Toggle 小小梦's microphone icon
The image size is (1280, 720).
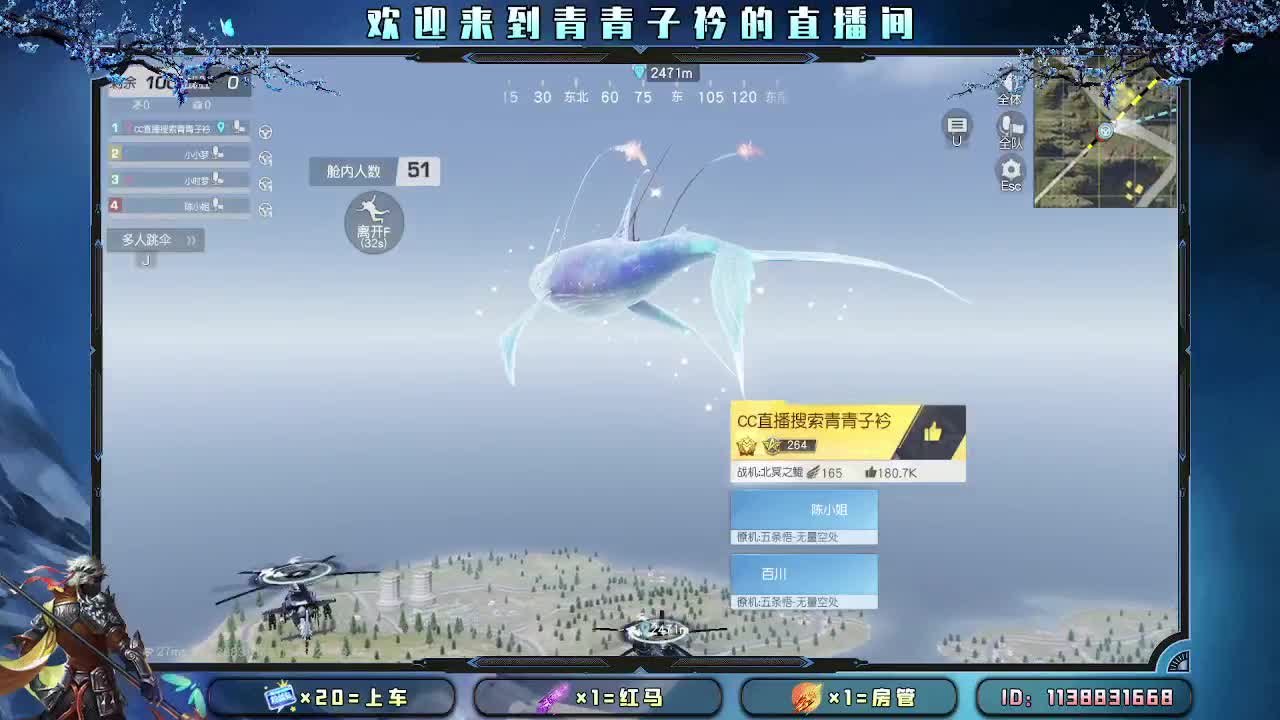click(217, 154)
